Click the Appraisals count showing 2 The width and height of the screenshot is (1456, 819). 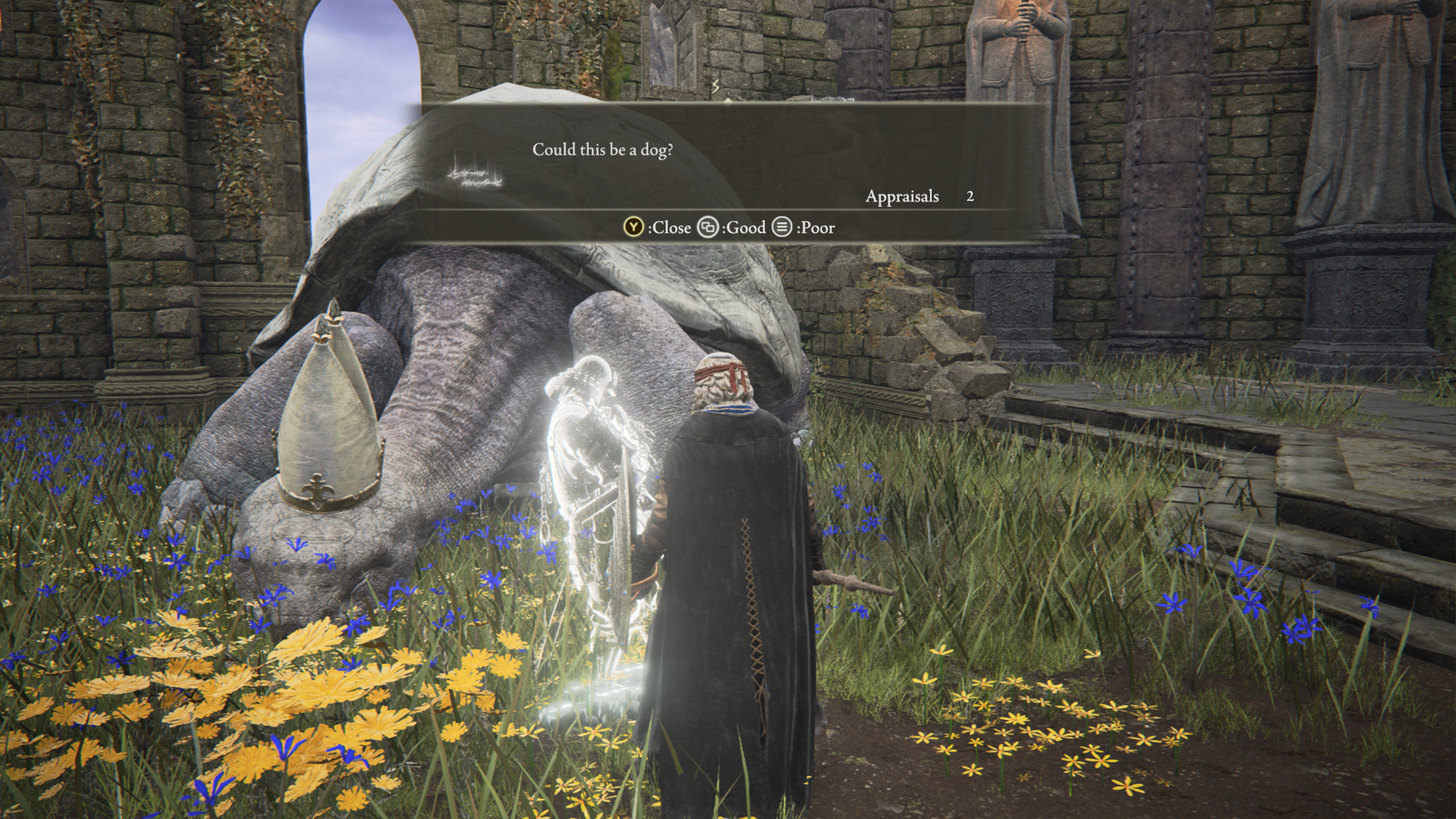969,197
